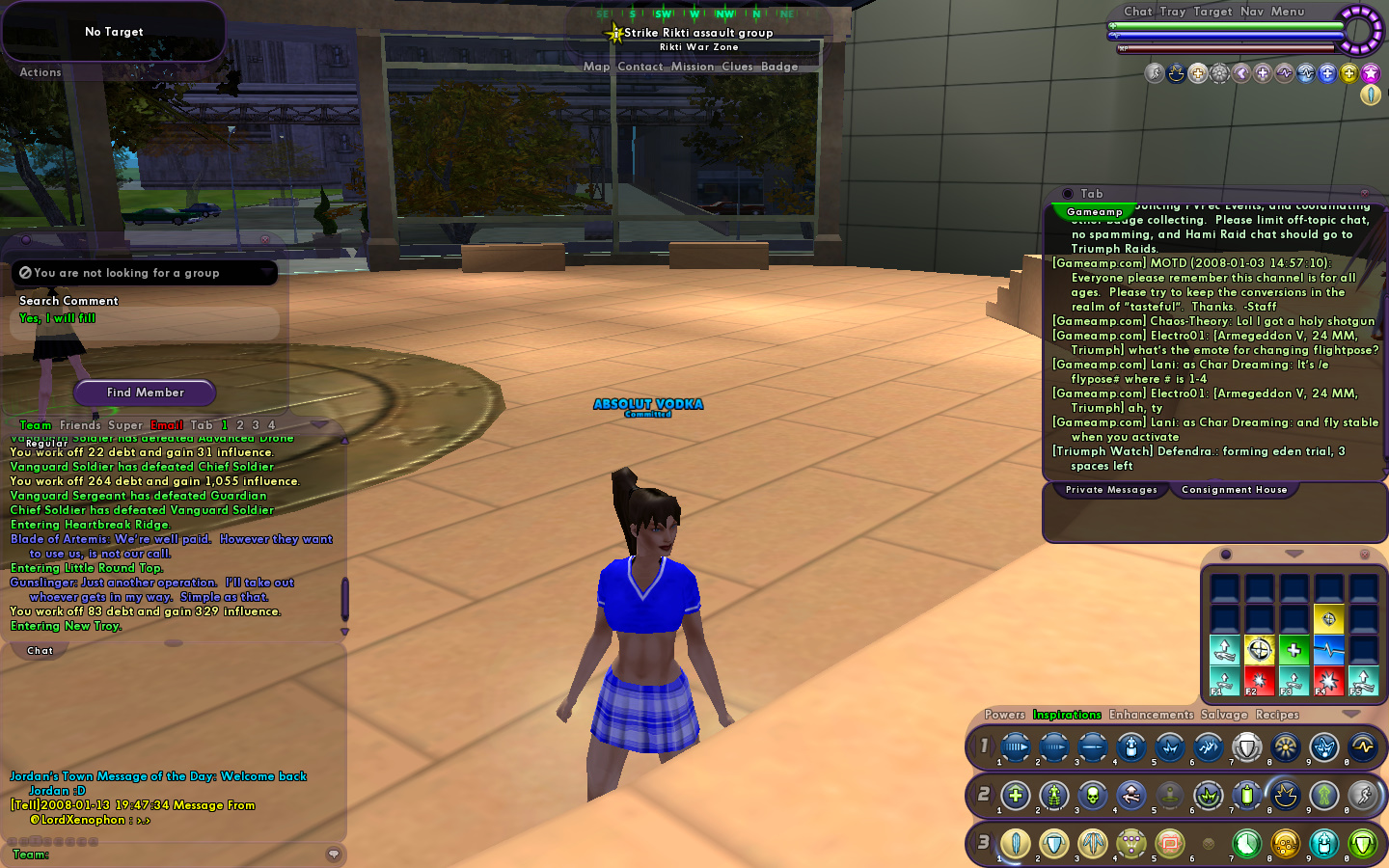The width and height of the screenshot is (1389, 868).
Task: Open the Email tab
Action: 167,425
